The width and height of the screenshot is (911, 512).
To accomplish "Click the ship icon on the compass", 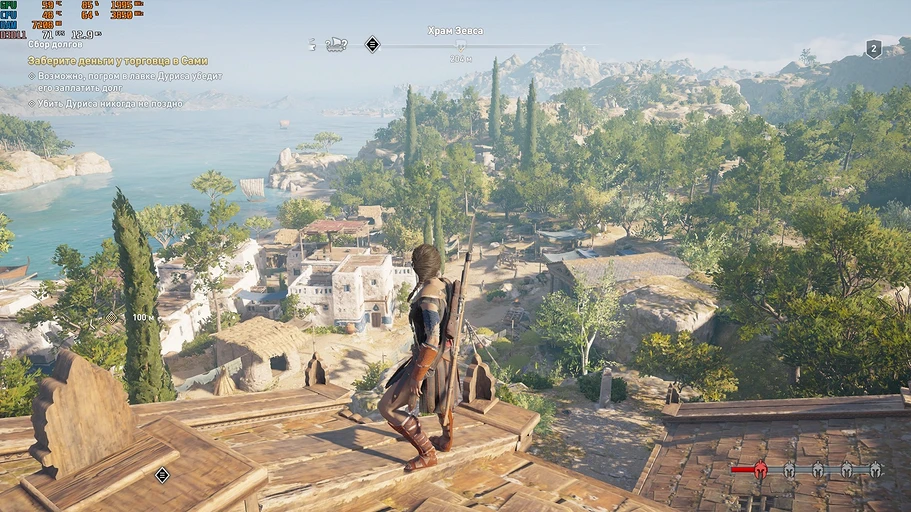I will [336, 44].
